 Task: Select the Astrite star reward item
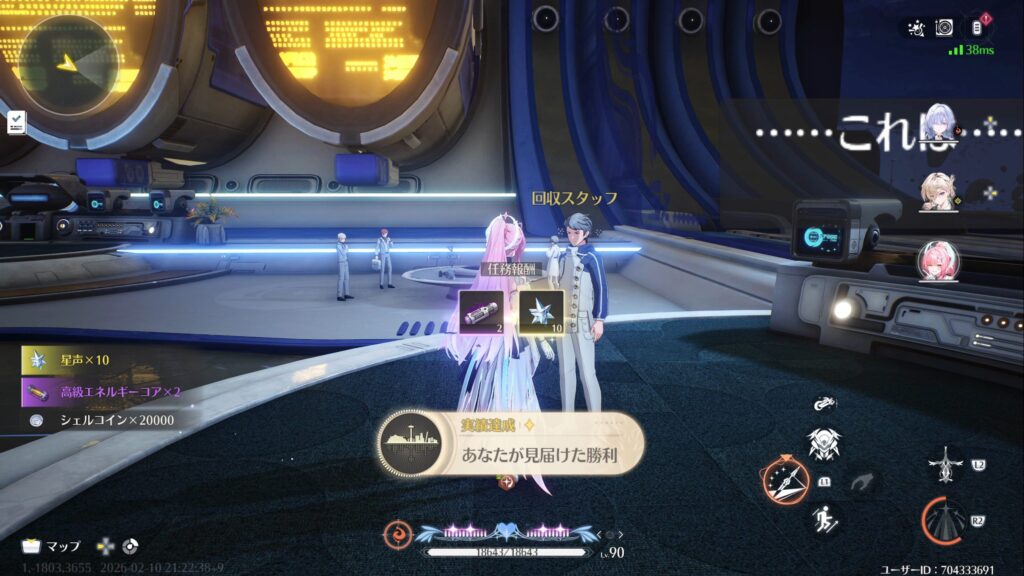tap(542, 311)
